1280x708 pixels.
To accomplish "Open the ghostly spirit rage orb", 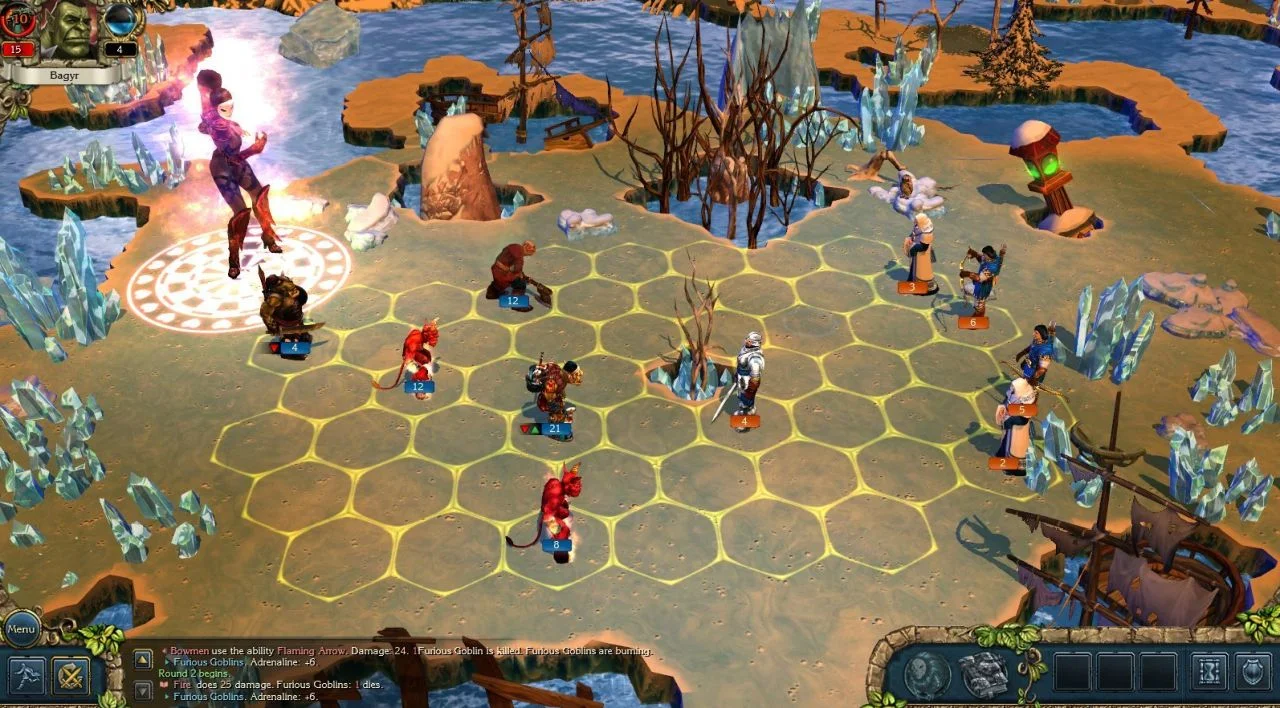I will click(926, 675).
